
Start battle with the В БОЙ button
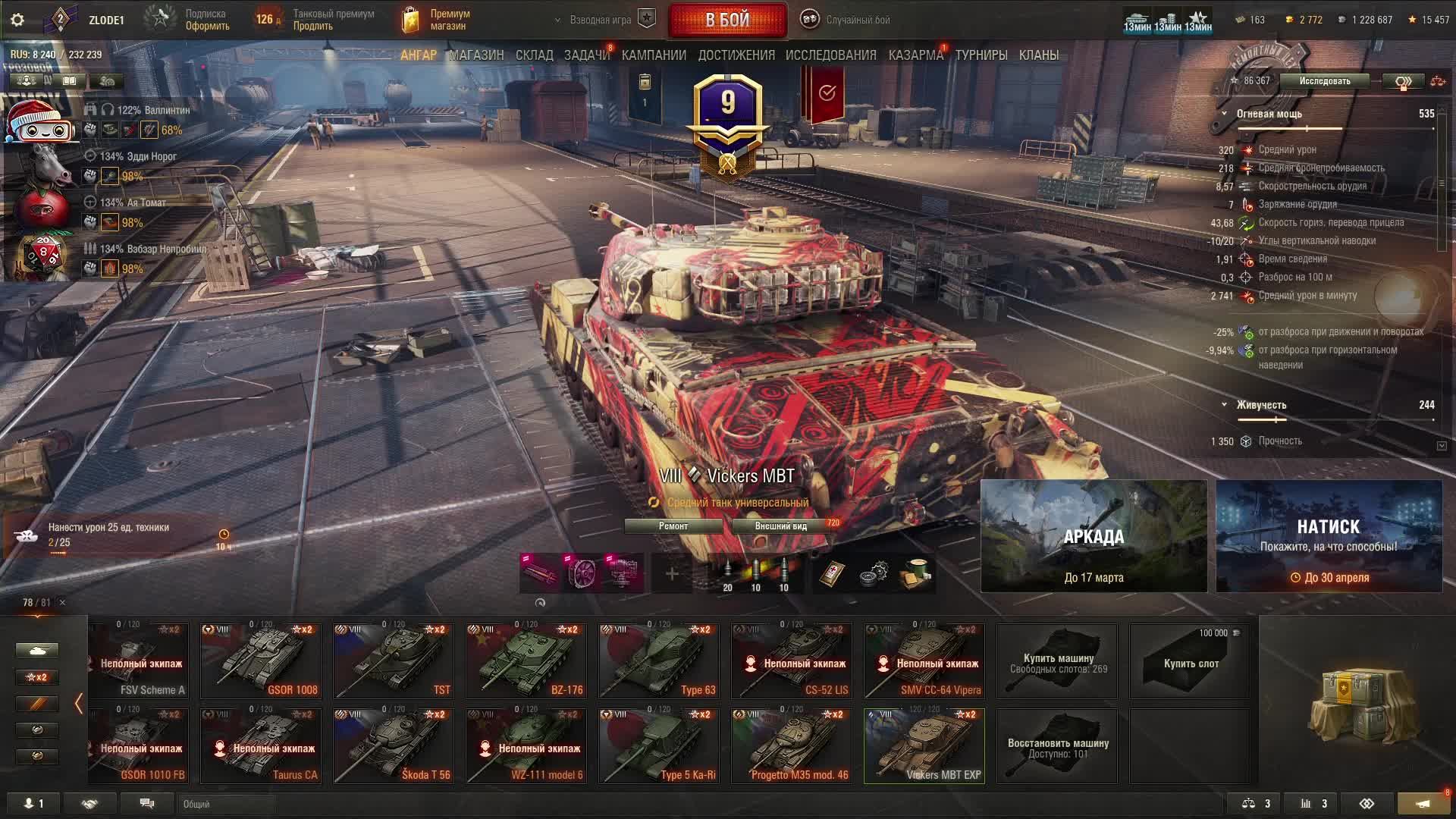coord(727,20)
